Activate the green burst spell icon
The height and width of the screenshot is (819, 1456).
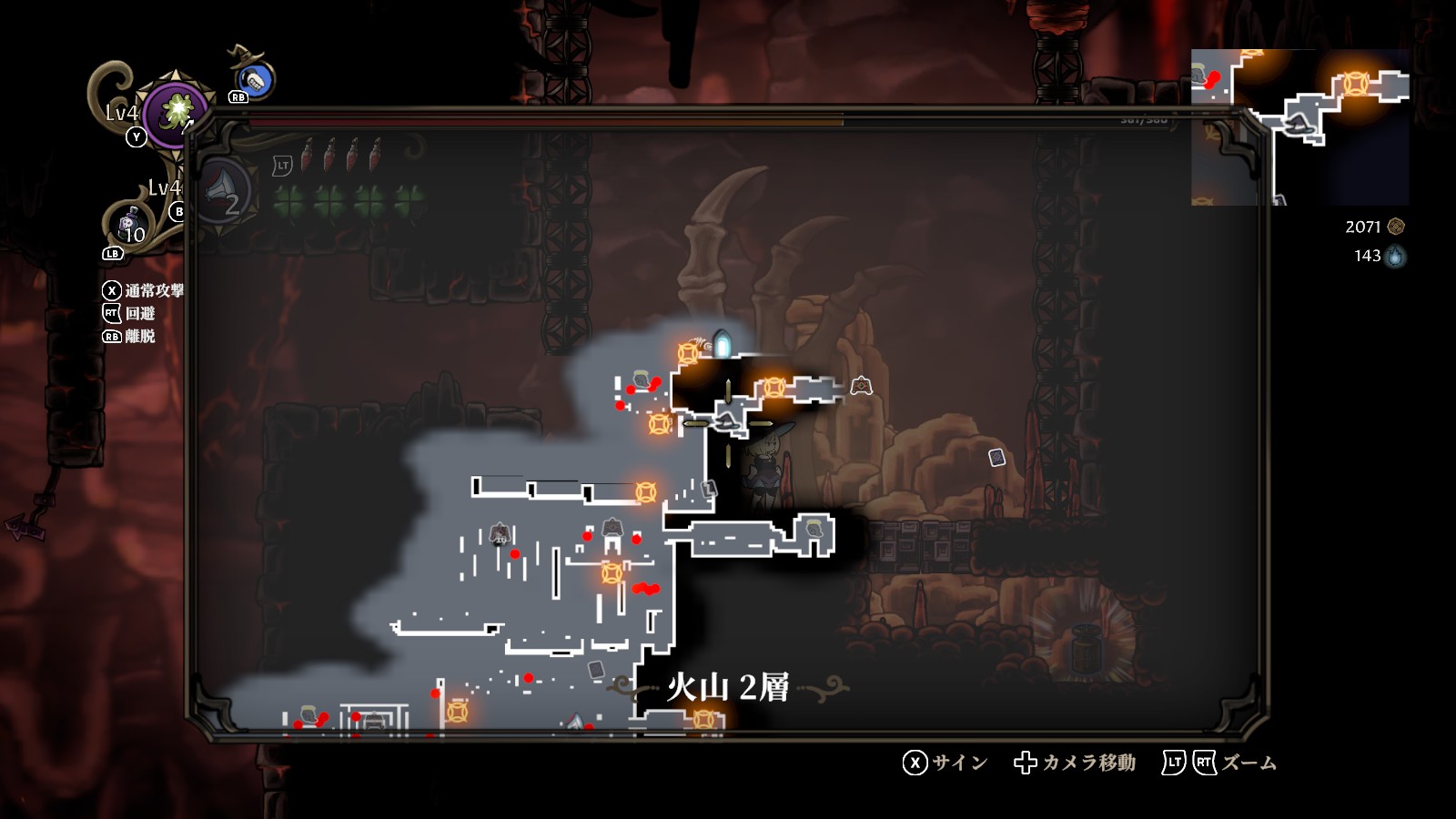[175, 112]
